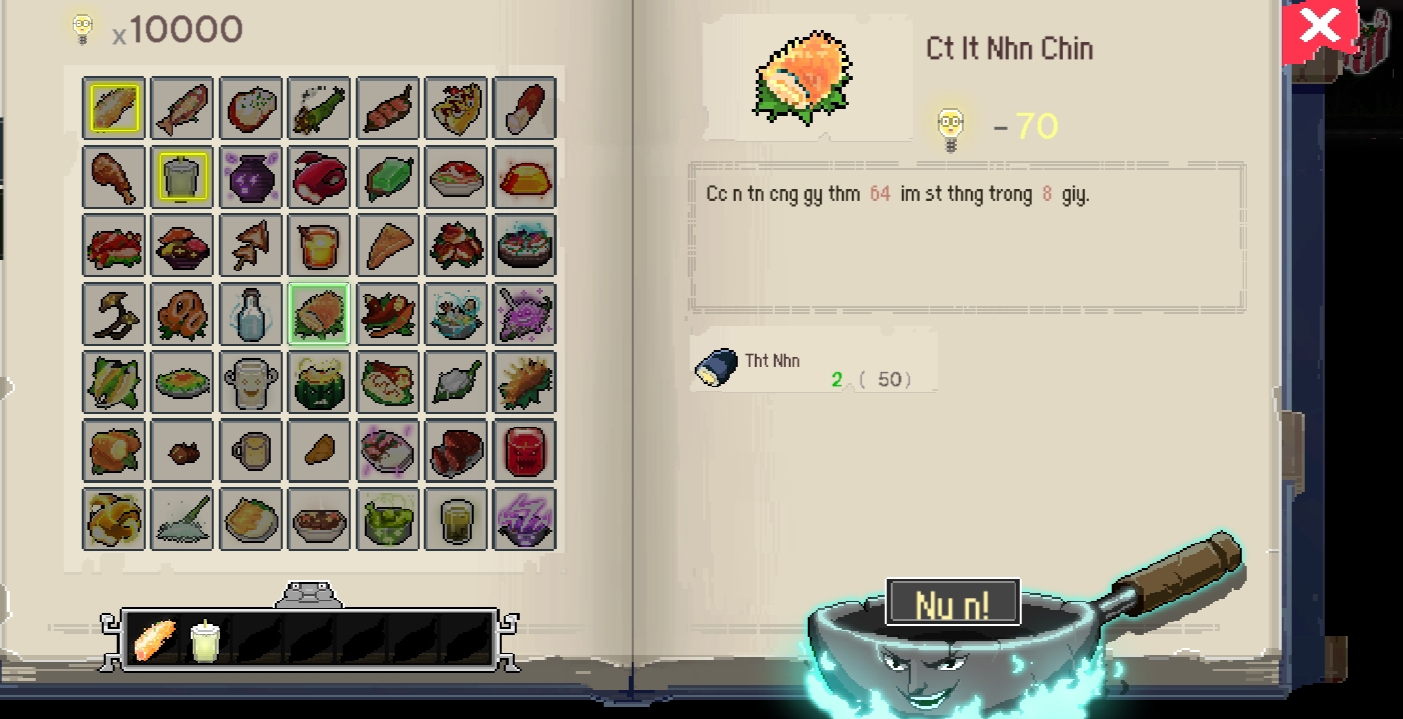Select the purple lightning bowl recipe
1403x719 pixels.
point(524,519)
